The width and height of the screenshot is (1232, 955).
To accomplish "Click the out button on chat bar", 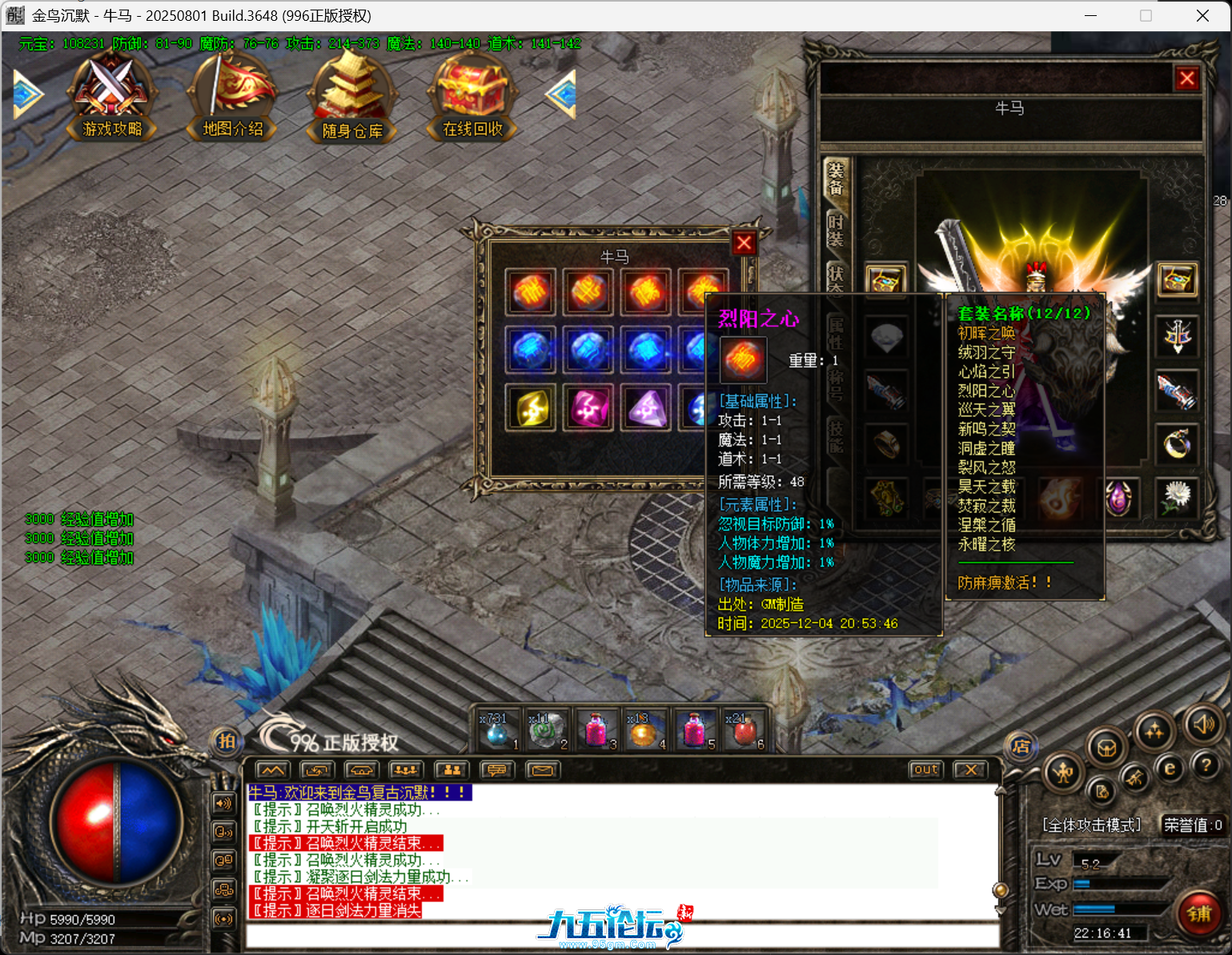I will [925, 769].
